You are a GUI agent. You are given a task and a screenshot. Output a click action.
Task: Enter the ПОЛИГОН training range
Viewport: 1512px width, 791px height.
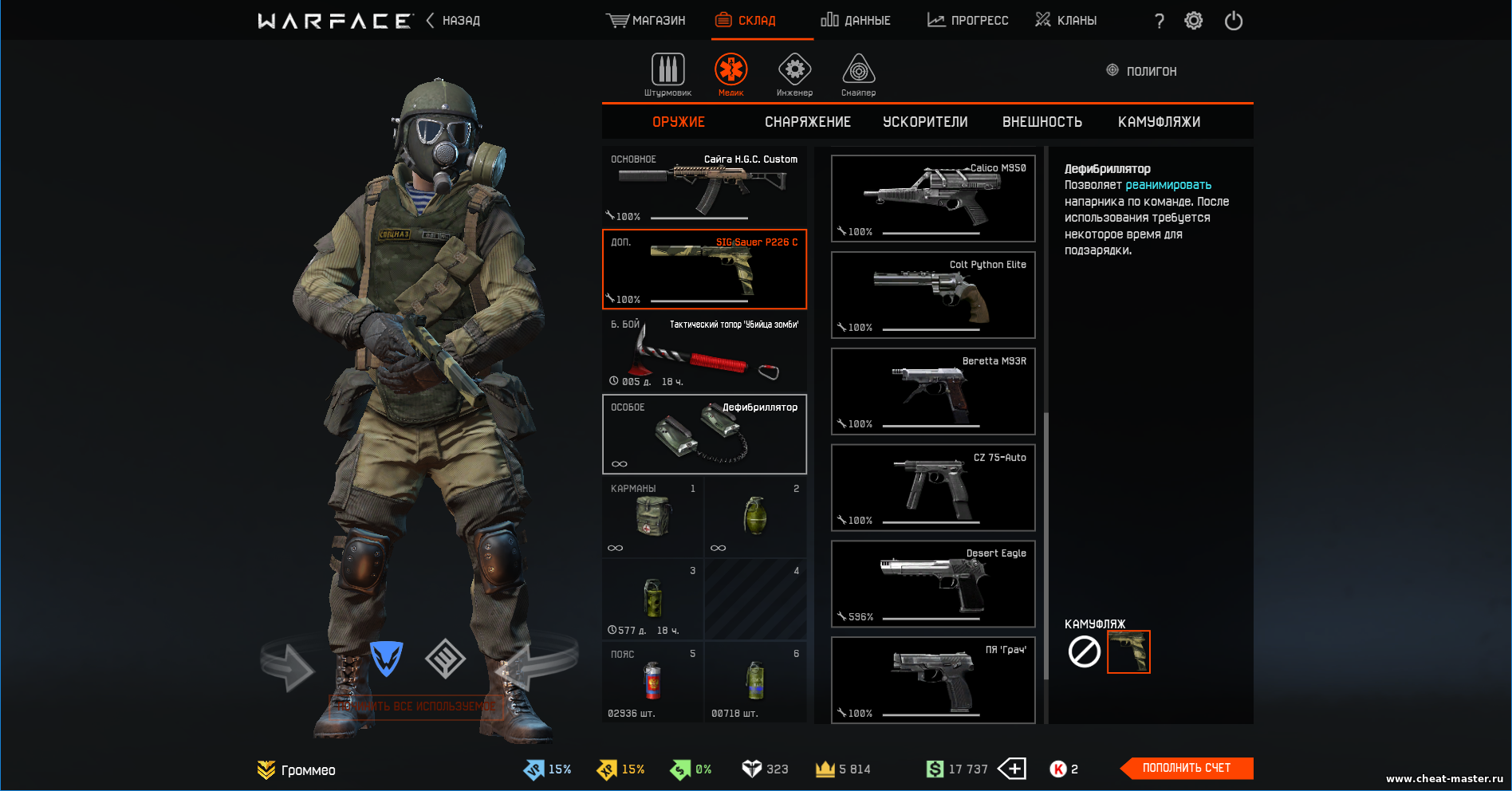(x=1142, y=71)
